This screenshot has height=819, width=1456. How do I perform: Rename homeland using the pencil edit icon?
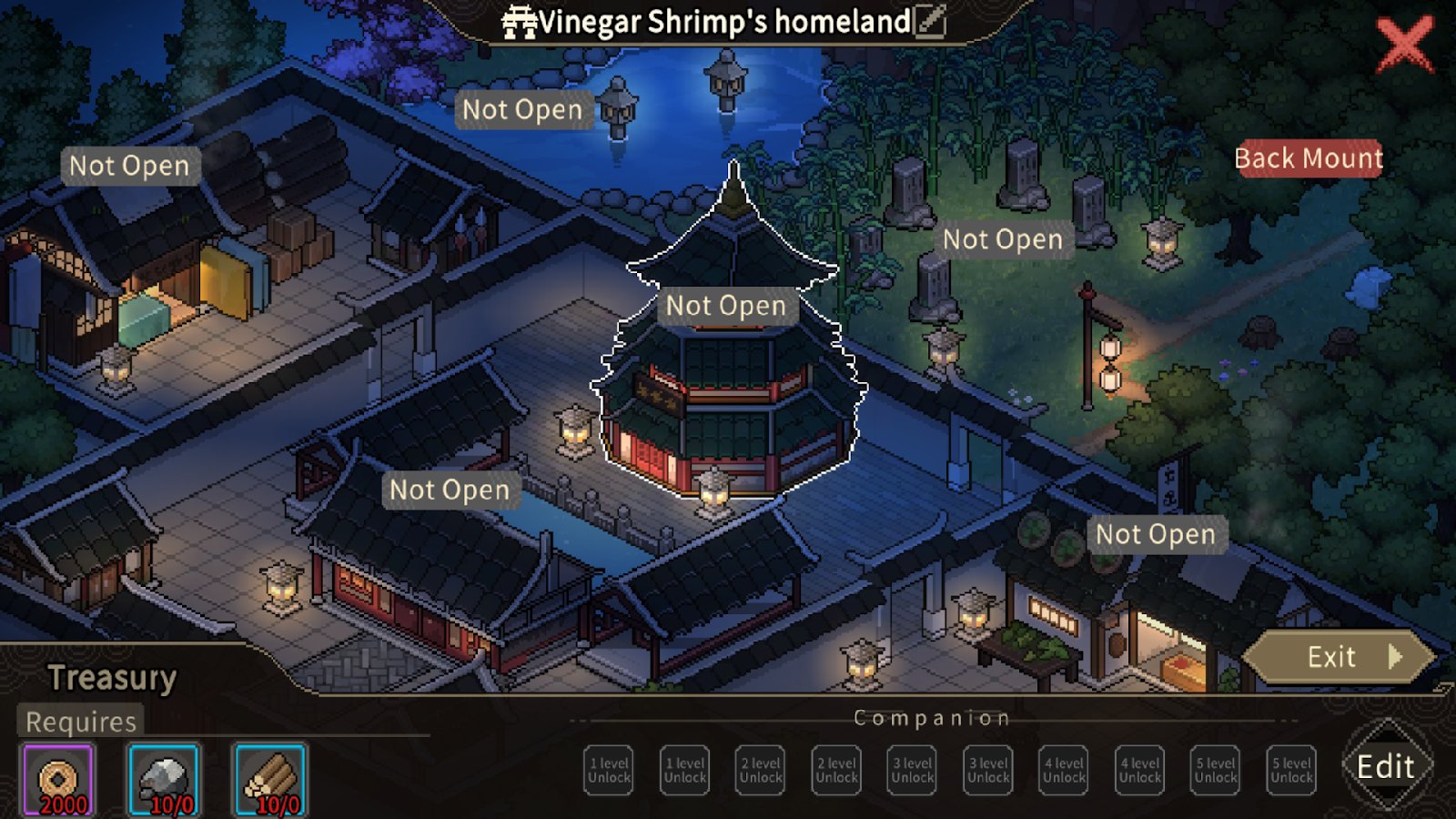pos(931,21)
